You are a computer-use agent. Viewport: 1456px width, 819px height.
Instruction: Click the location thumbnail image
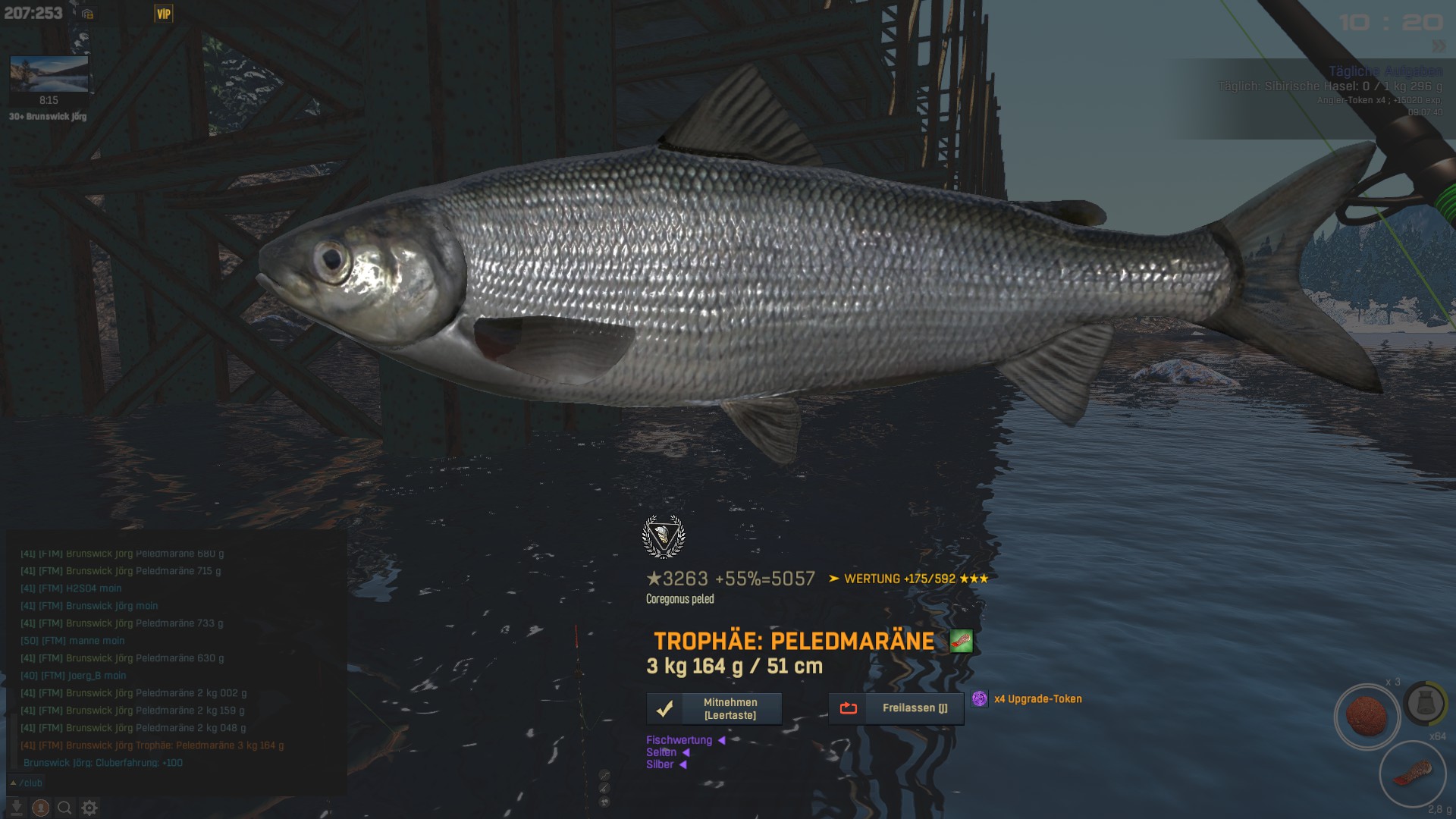[49, 74]
